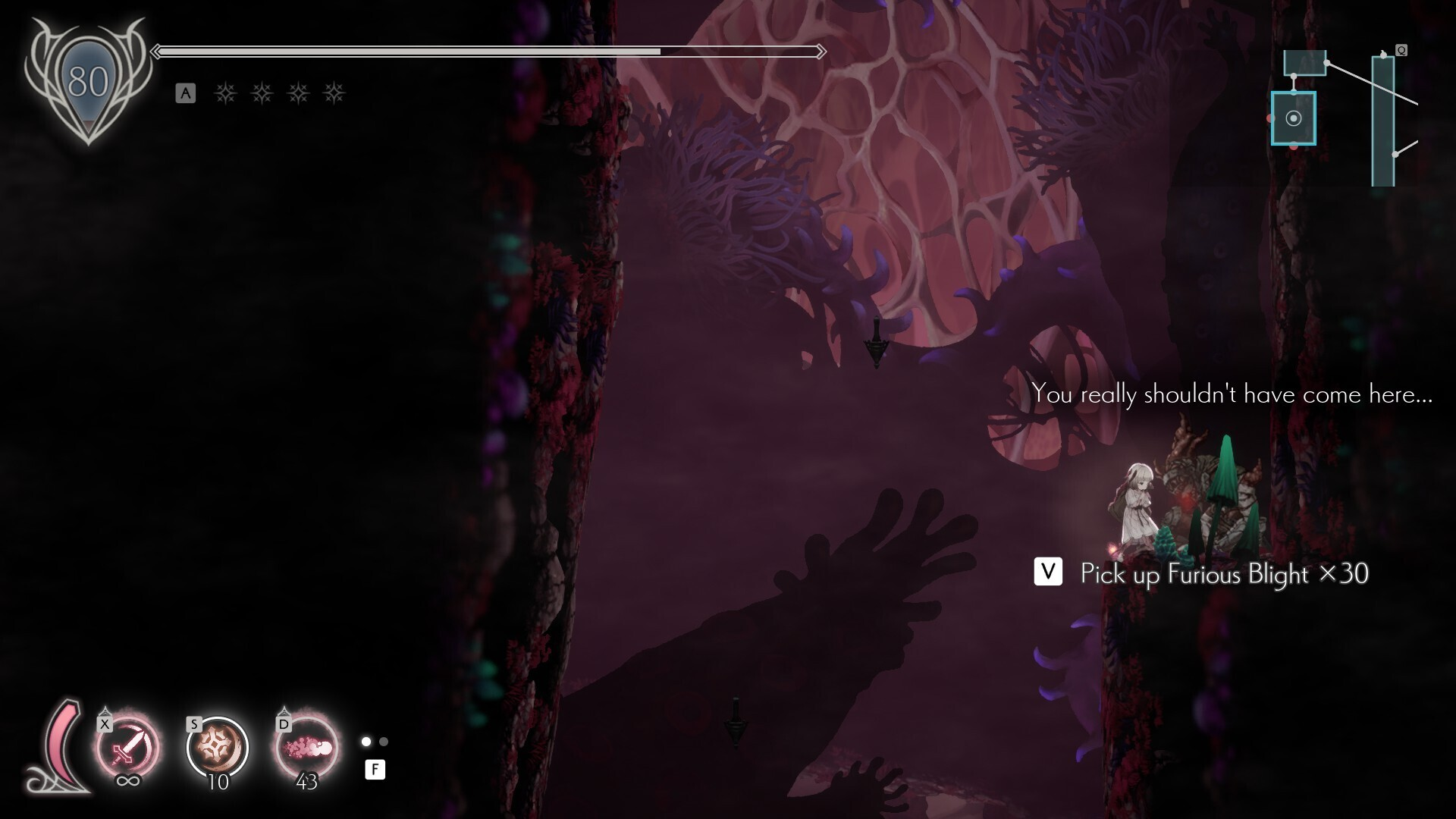Click the current room marker on minimap
1456x819 pixels.
click(1294, 118)
